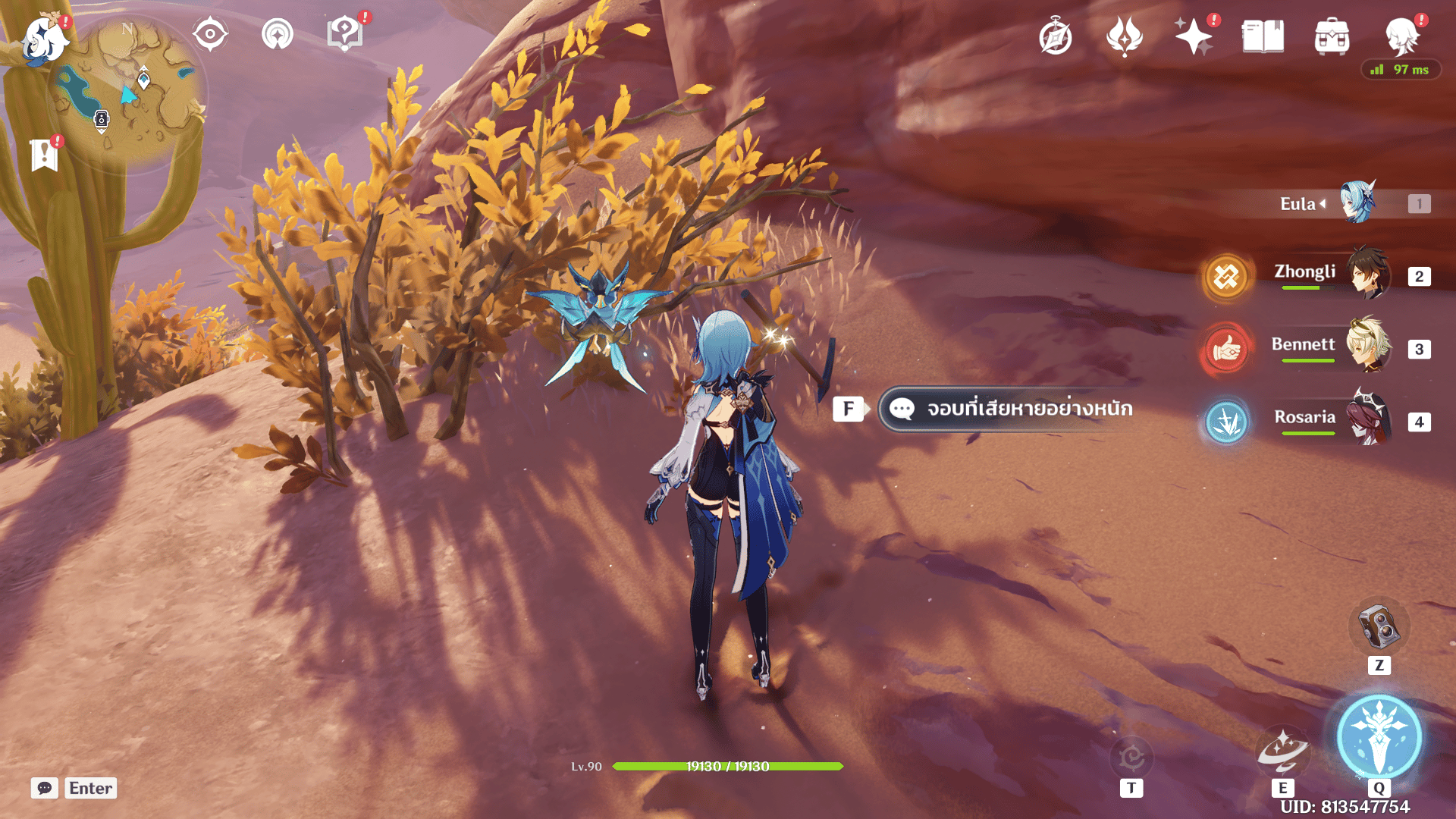Image resolution: width=1456 pixels, height=819 pixels.
Task: Open the quest bookmark banner icon
Action: (x=45, y=155)
